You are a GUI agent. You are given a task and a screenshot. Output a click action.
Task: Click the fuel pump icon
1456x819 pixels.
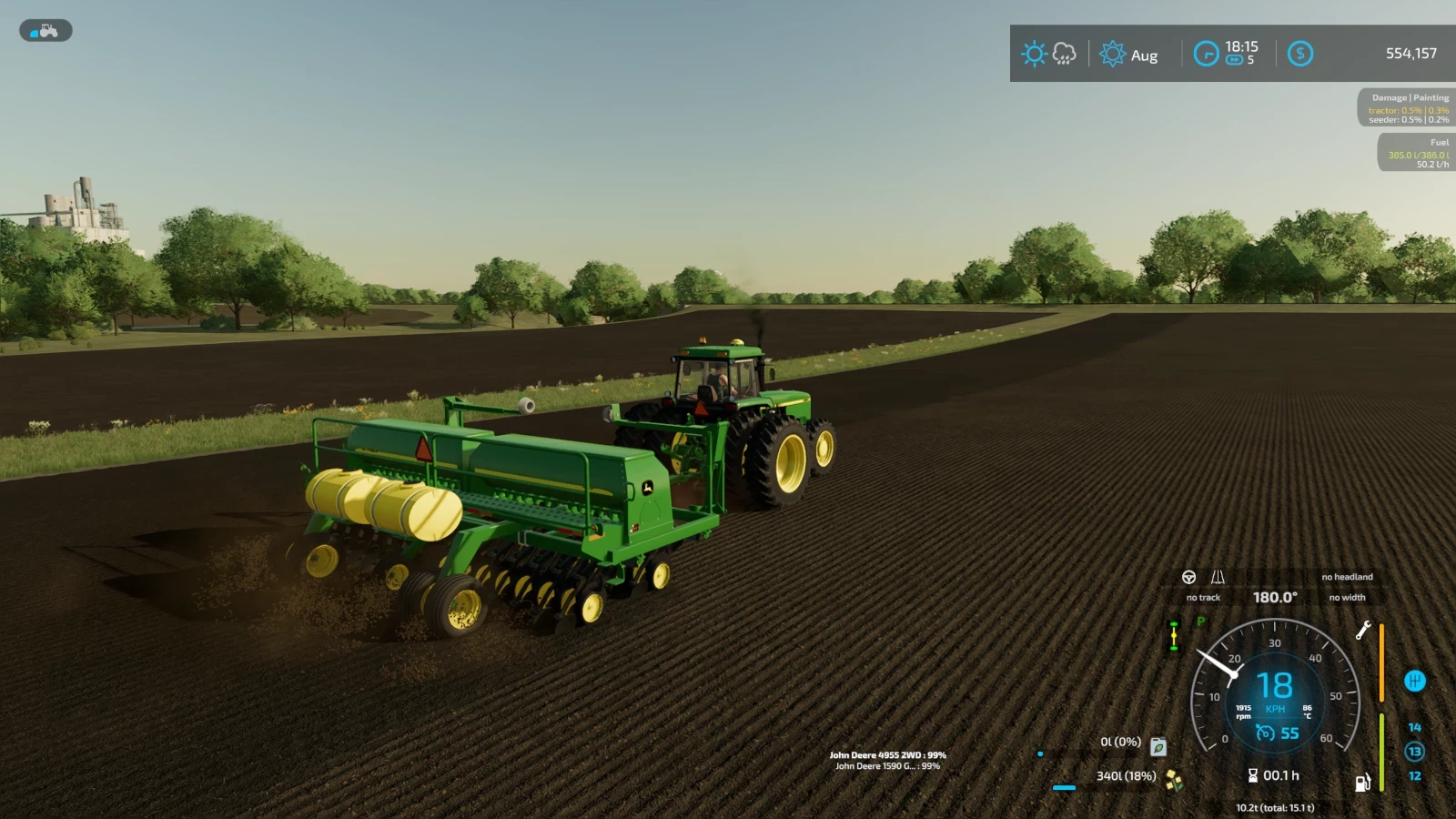[x=1362, y=784]
